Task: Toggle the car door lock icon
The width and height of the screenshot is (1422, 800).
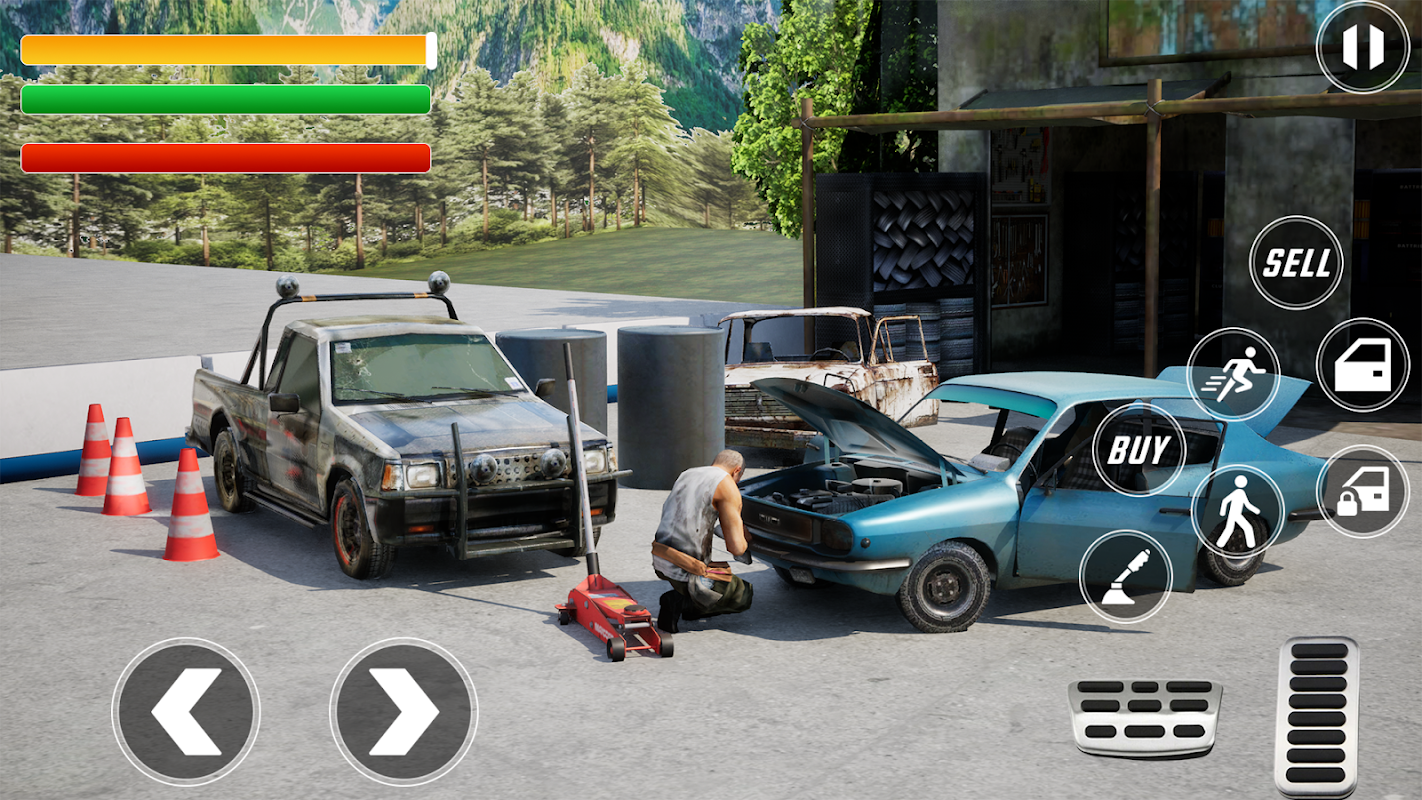Action: [x=1362, y=491]
